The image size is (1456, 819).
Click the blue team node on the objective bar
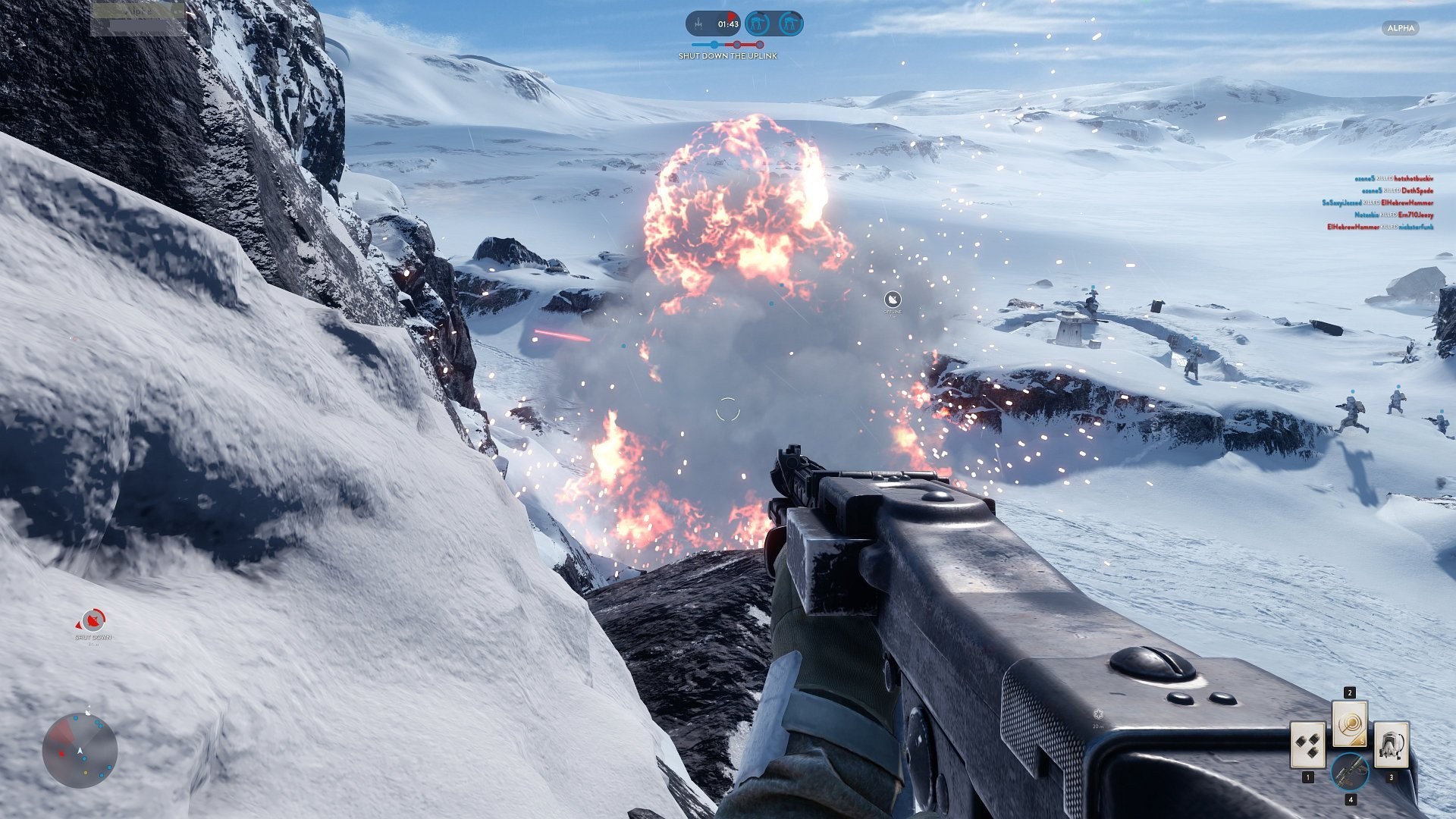tap(714, 45)
